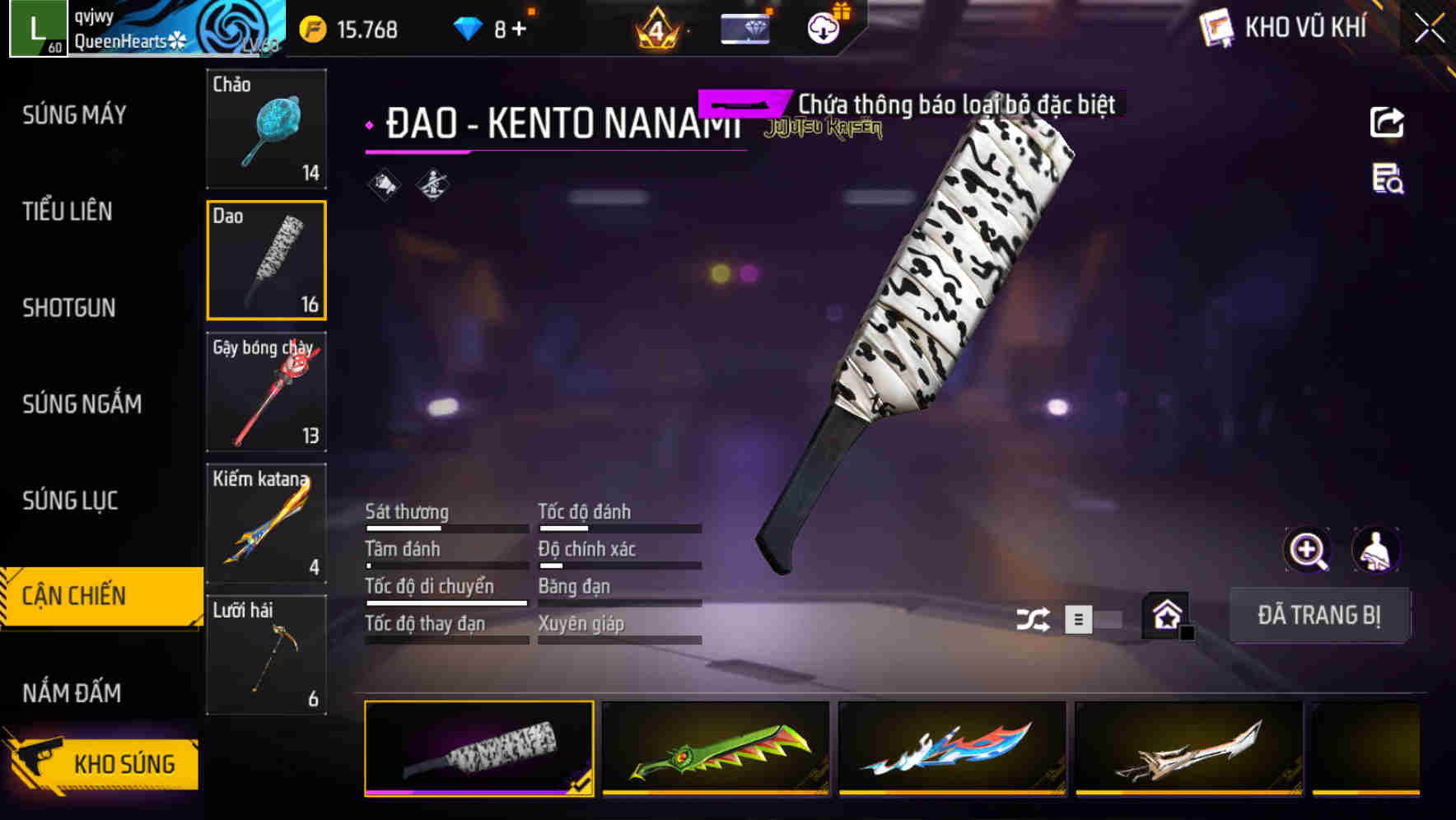Click the list toggle next to the switch
This screenshot has width=1456, height=820.
tap(1076, 619)
